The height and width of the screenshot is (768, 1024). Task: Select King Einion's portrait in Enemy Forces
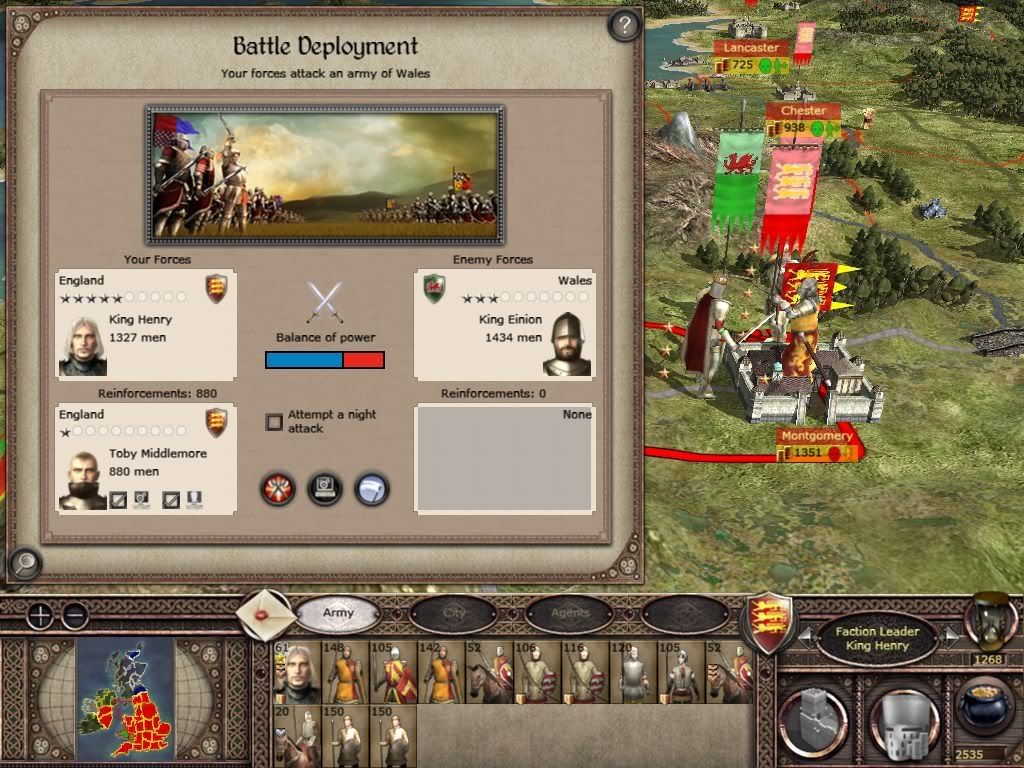click(568, 345)
